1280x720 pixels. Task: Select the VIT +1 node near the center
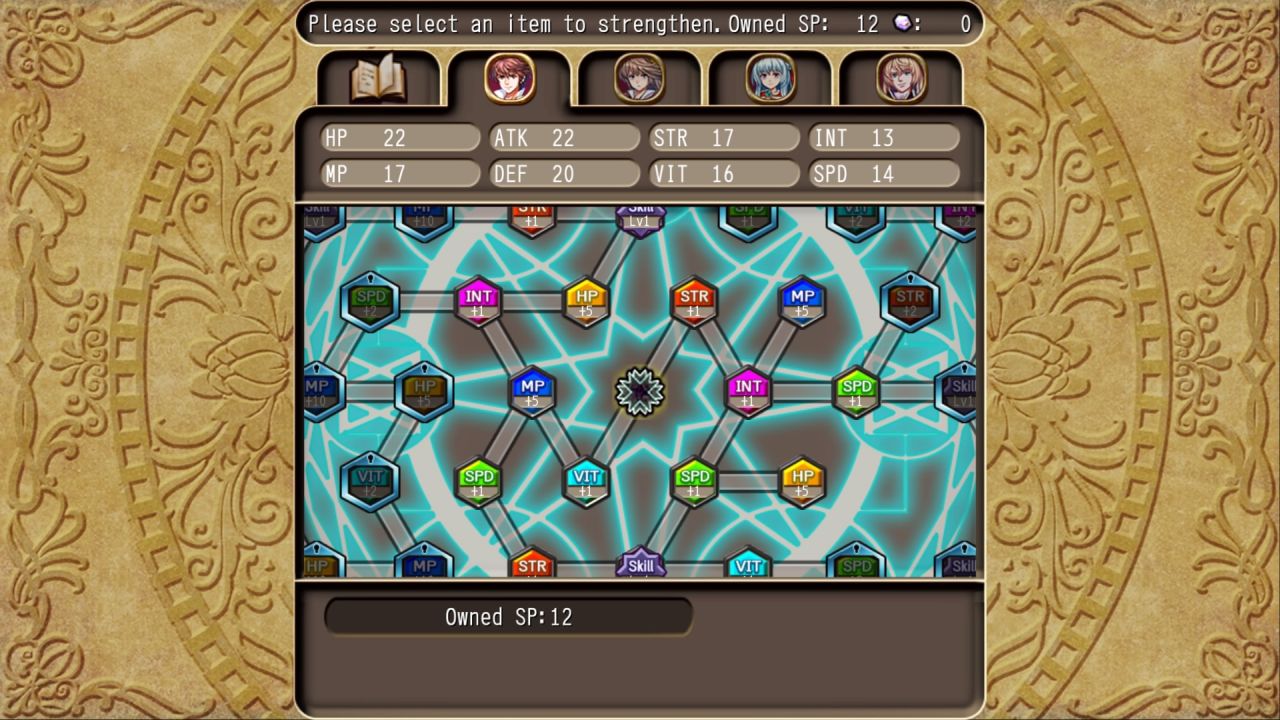tap(586, 480)
